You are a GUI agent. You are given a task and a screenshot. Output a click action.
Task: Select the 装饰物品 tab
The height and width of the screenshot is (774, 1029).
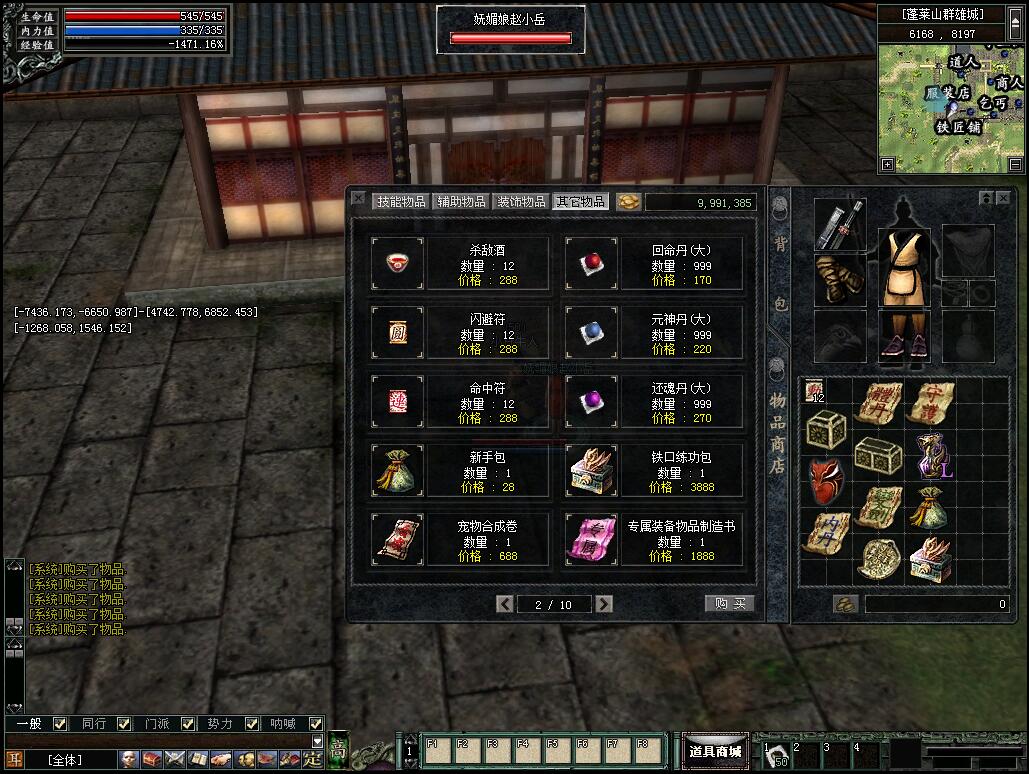point(521,201)
